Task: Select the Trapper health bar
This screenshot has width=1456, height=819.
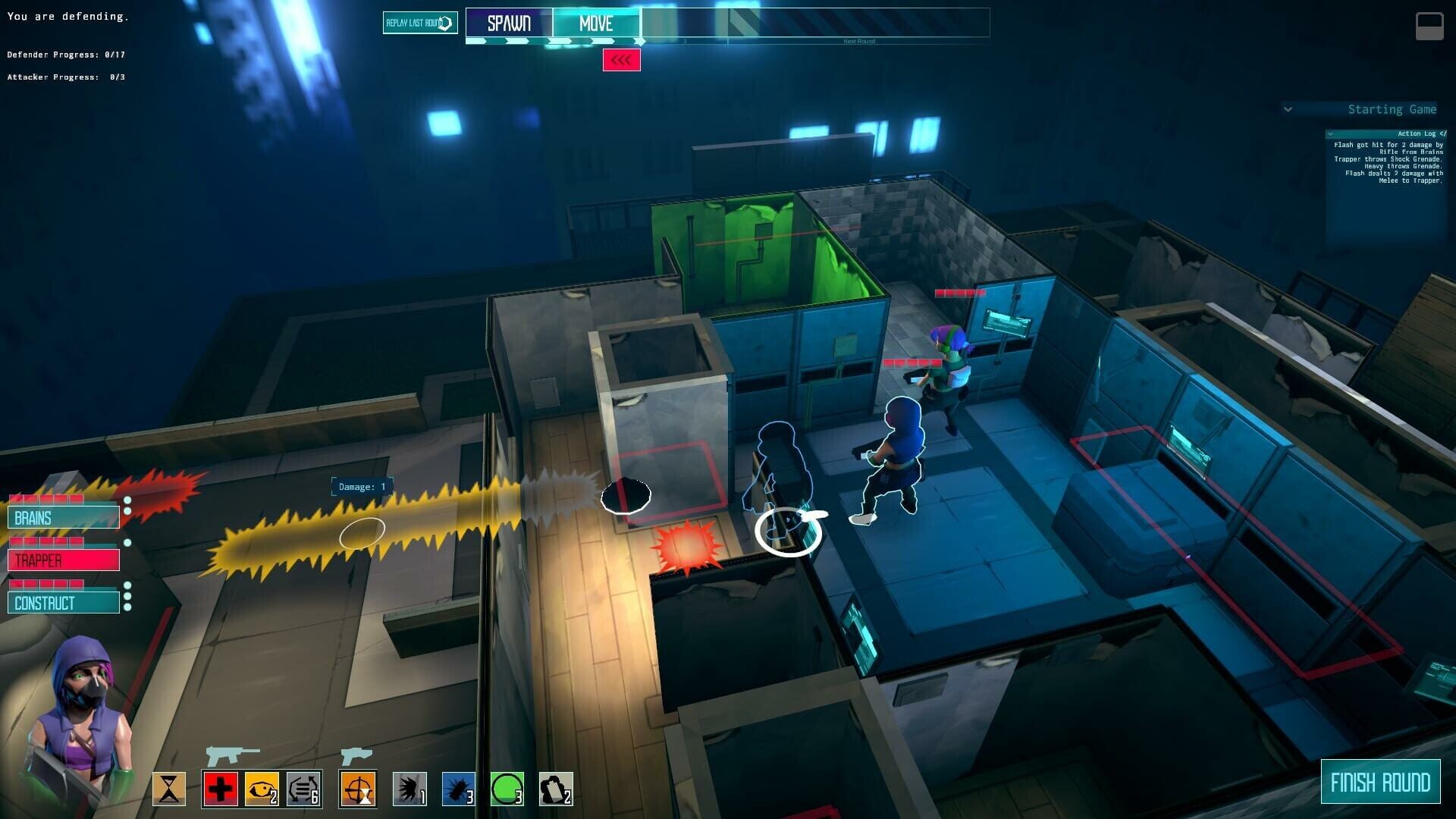Action: coord(64,560)
